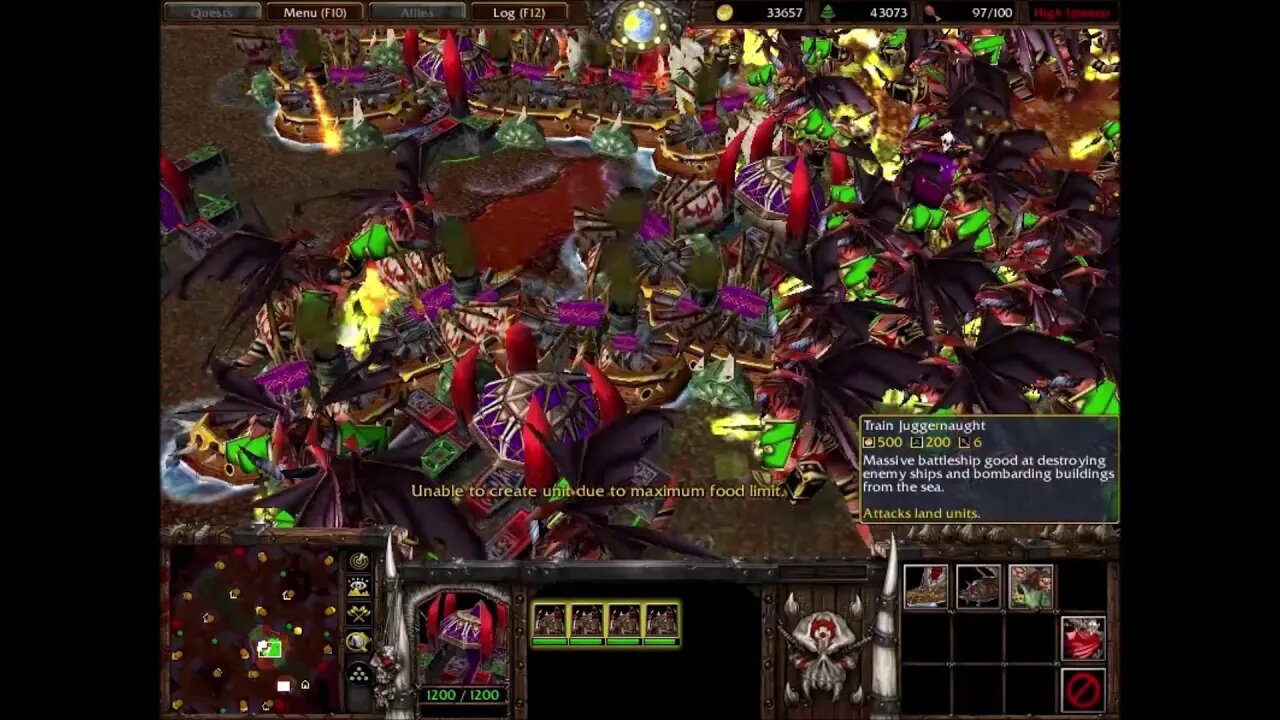Click the gold coin resource icon

click(724, 13)
